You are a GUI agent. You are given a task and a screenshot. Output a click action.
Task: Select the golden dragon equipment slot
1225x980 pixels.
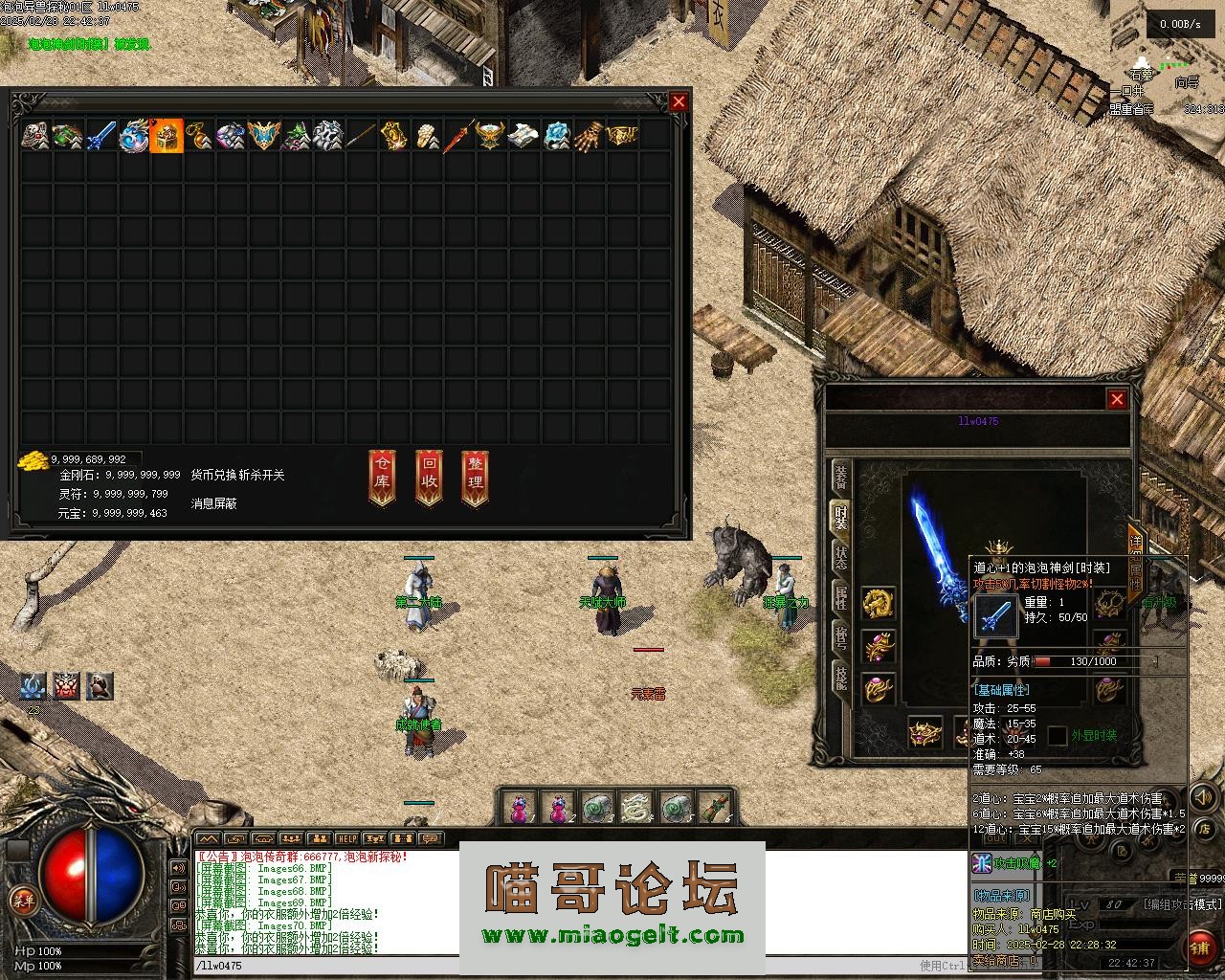(878, 603)
